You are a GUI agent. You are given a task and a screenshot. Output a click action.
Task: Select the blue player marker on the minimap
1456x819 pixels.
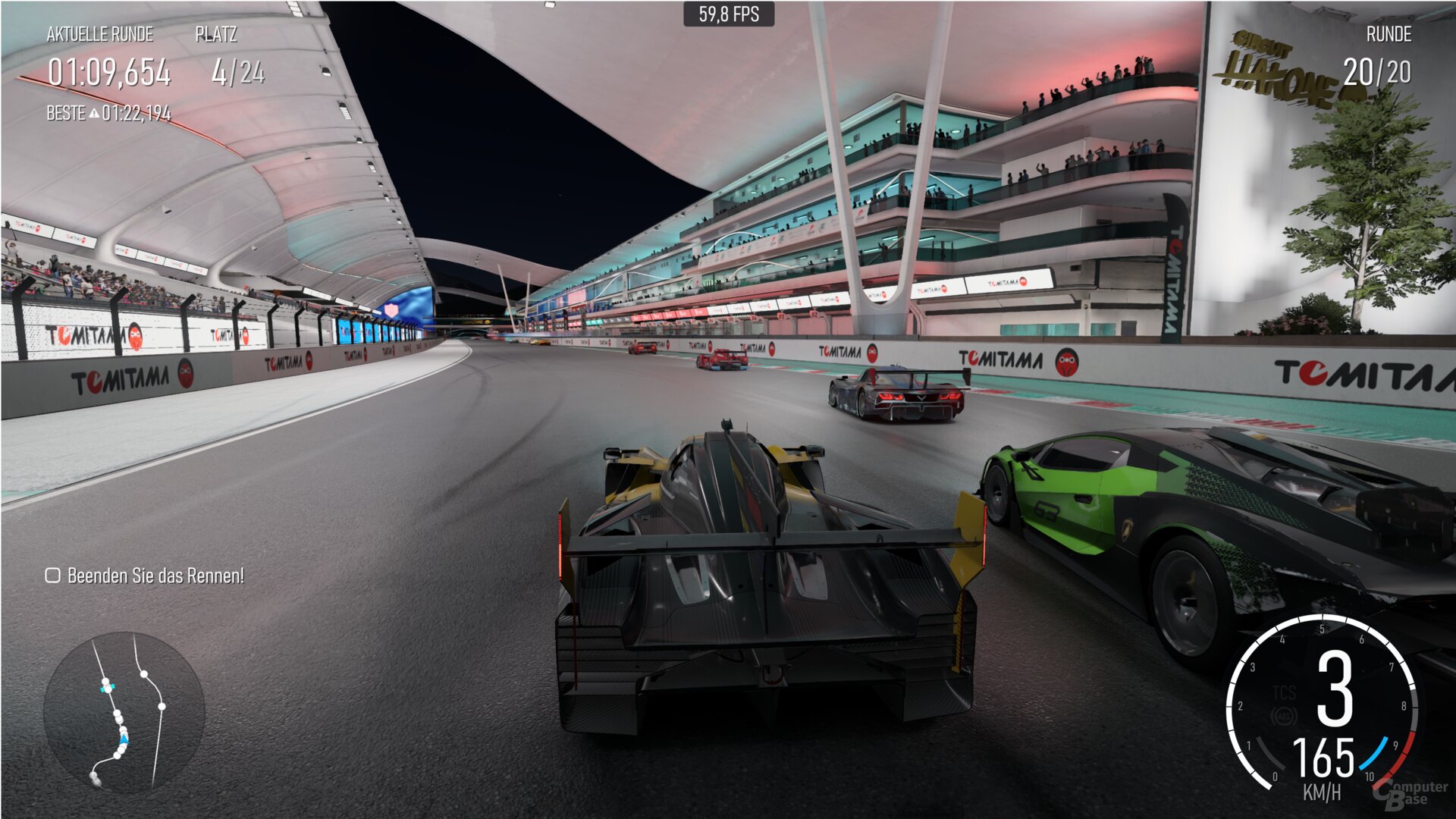(124, 739)
